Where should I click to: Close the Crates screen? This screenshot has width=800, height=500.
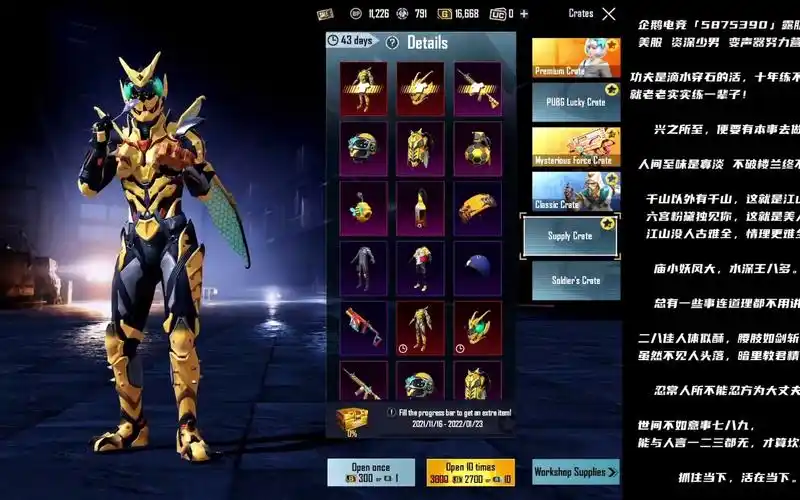(x=609, y=14)
